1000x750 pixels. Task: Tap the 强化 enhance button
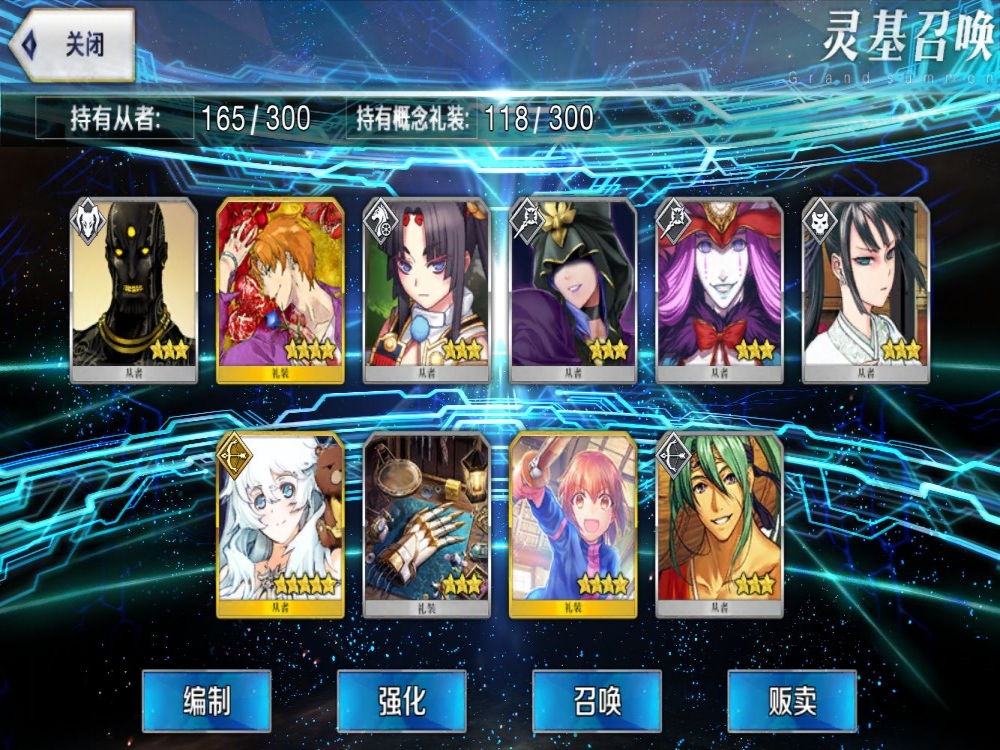tap(401, 701)
